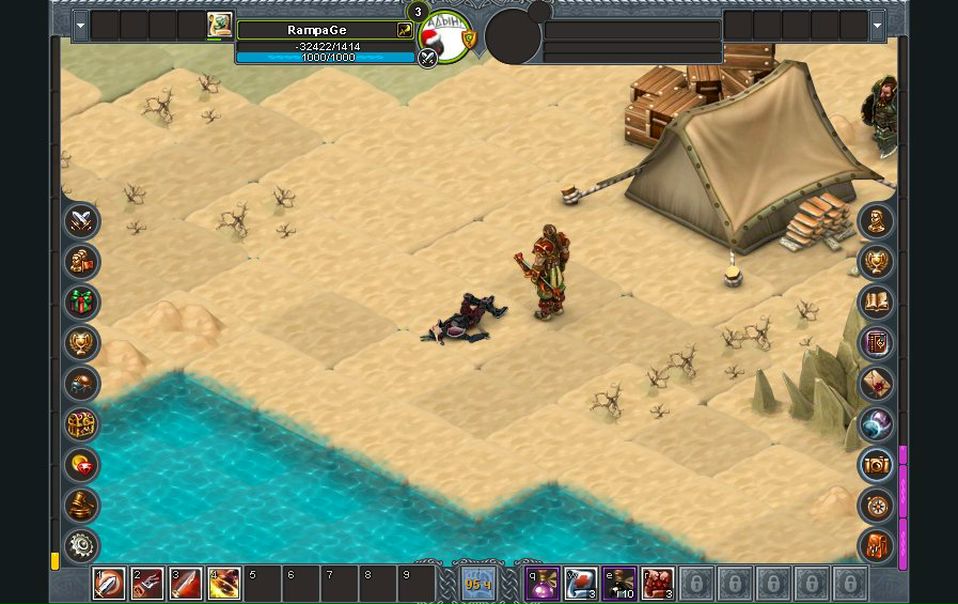Click RampaGe's player portrait
This screenshot has height=604, width=958.
[x=220, y=25]
